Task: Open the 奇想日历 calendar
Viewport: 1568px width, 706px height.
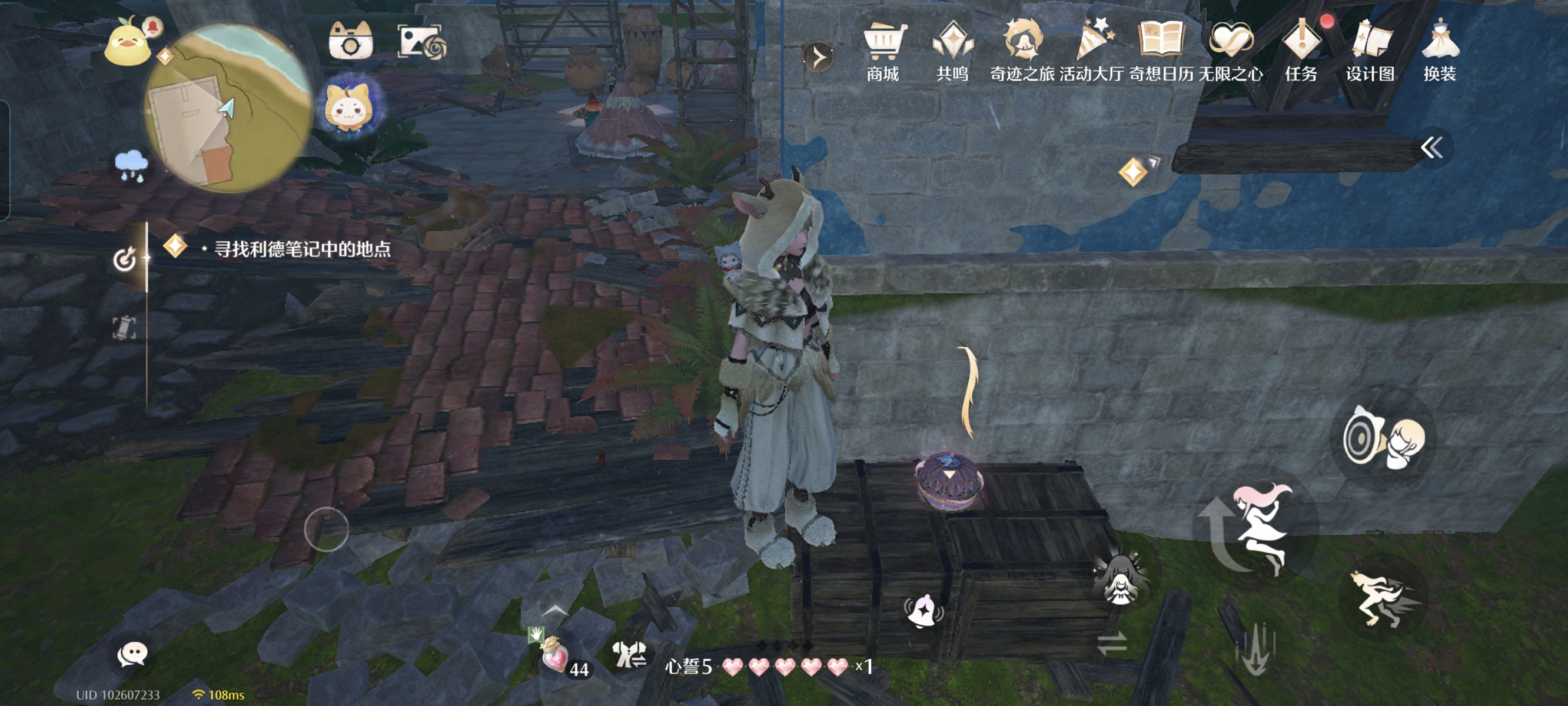Action: coord(1161,52)
